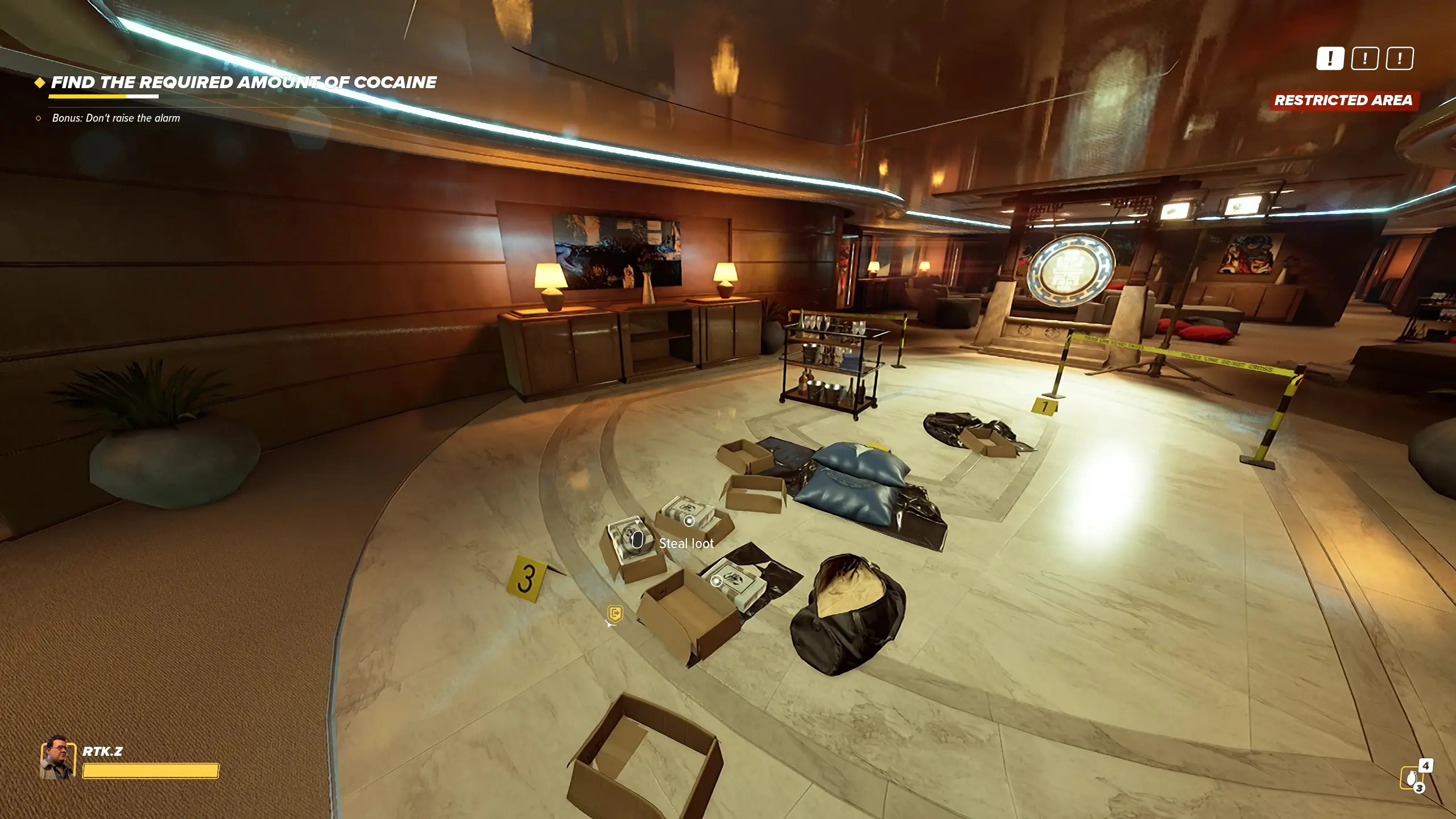Click RTK.Z's character portrait
Viewport: 1456px width, 819px height.
coord(57,759)
